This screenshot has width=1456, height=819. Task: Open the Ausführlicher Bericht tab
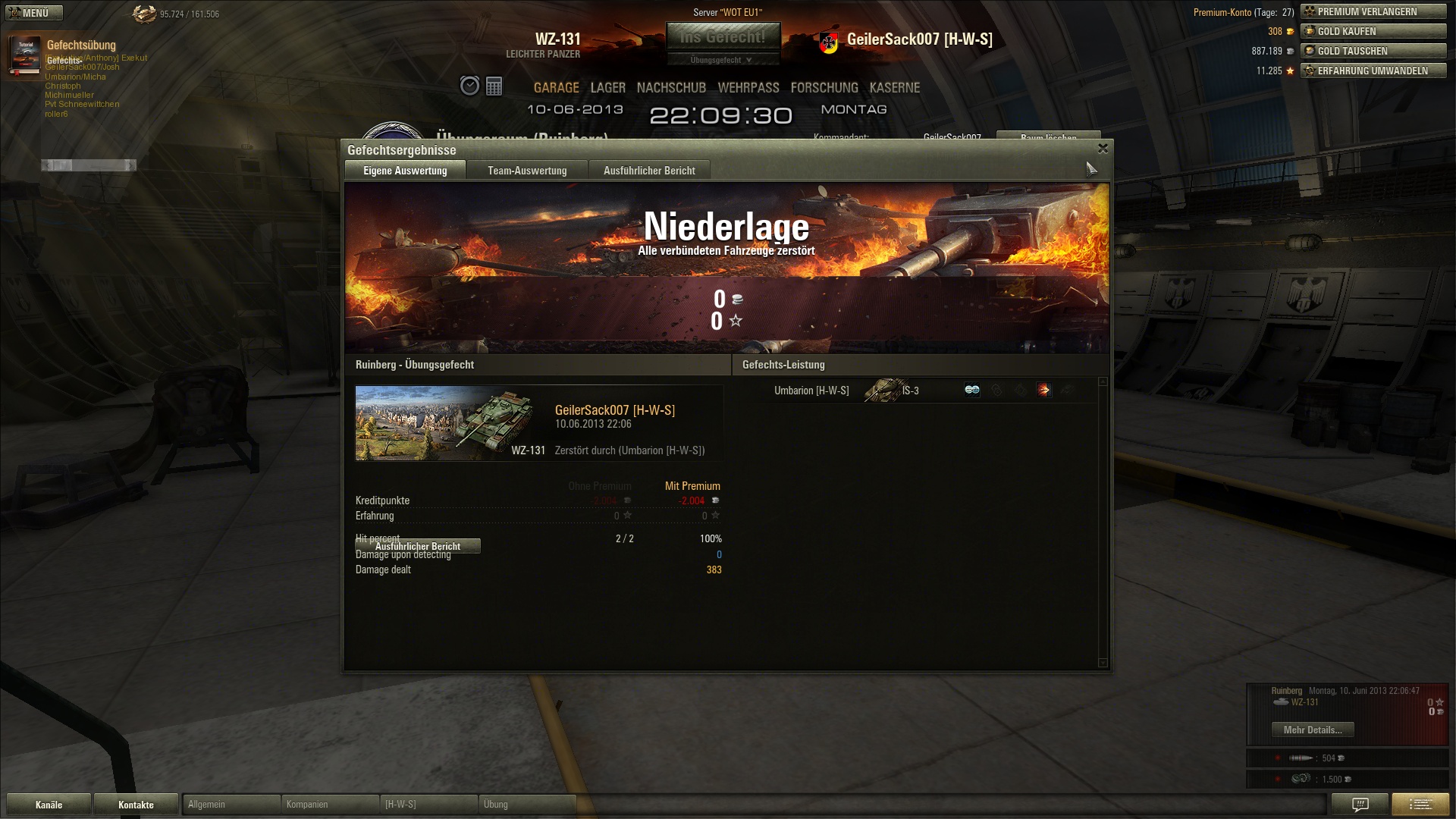pos(649,171)
